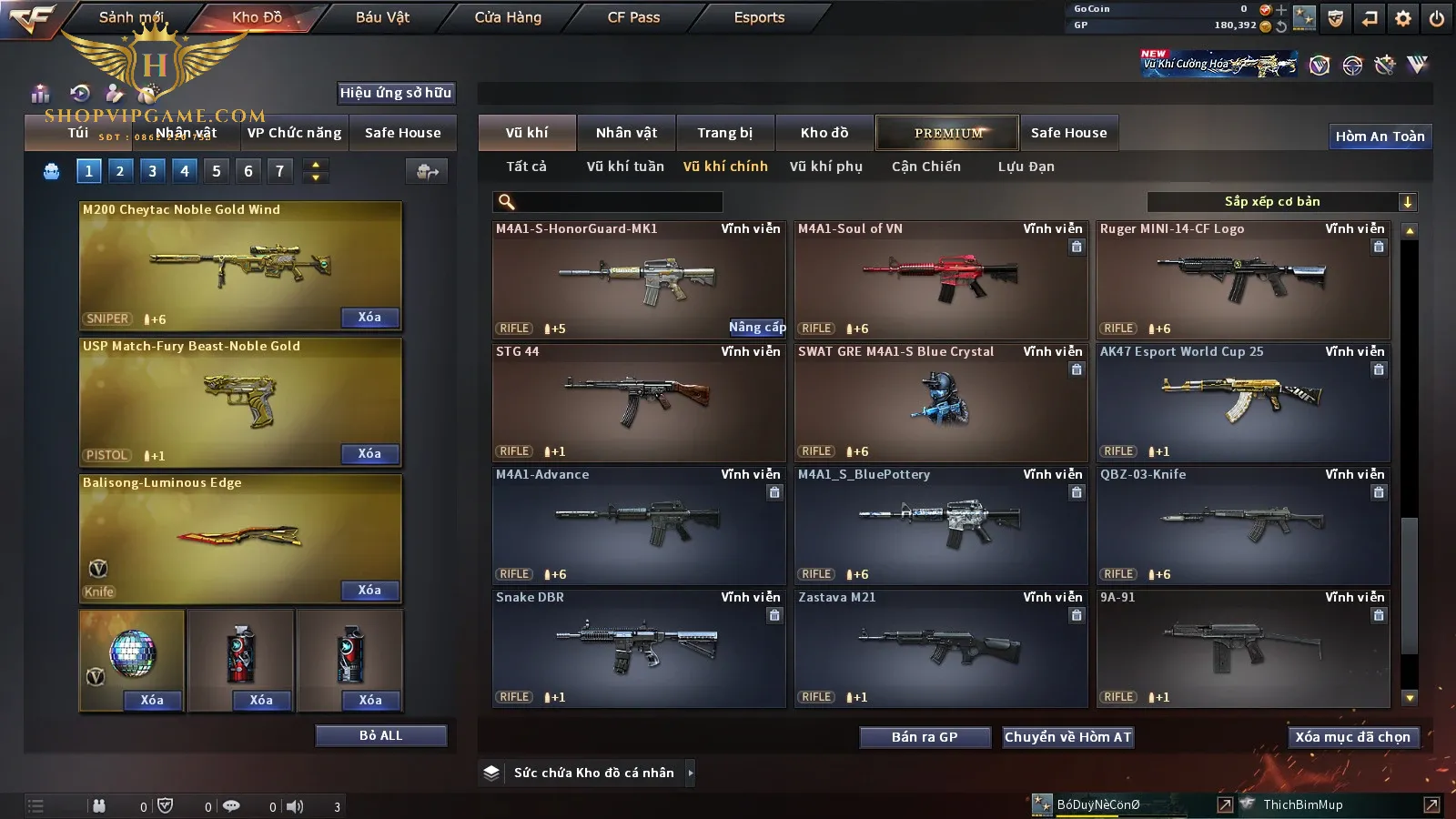The height and width of the screenshot is (819, 1456).
Task: Upgrade the M4A1-S-HonorGuard-MK1 with Nâng cấp
Action: point(756,328)
